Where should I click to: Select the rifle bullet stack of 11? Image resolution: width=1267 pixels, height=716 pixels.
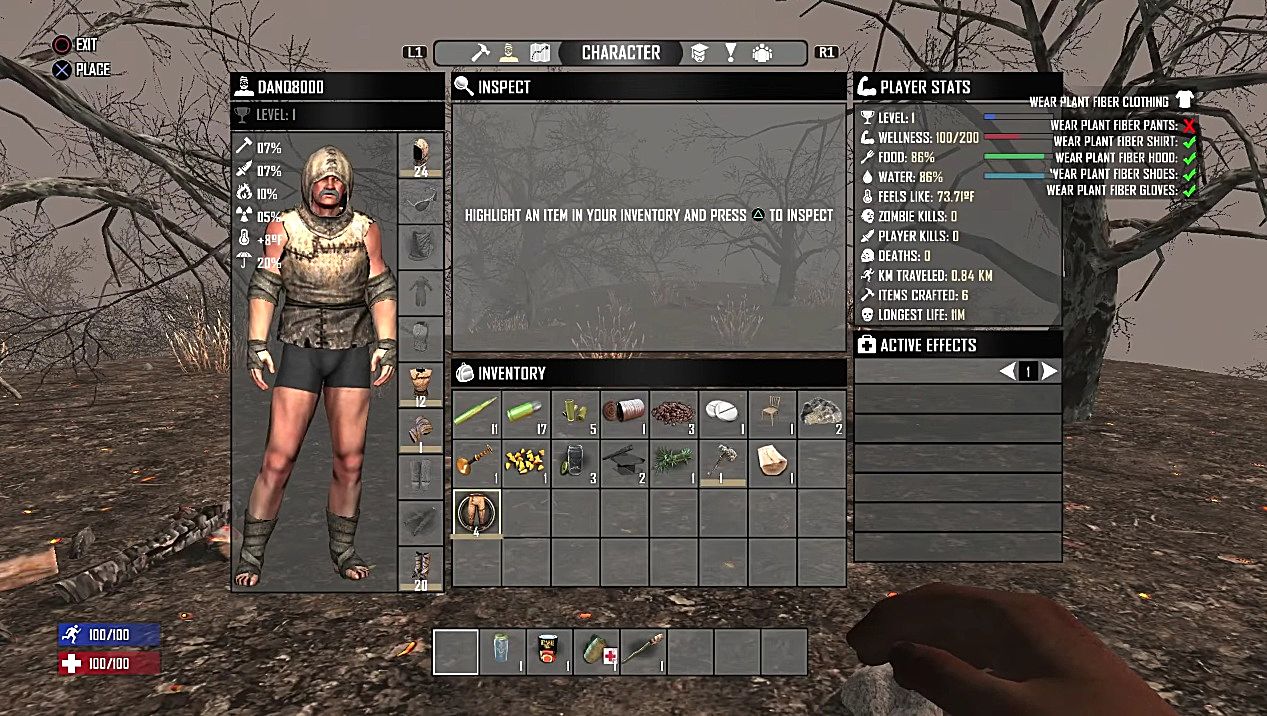pos(476,414)
